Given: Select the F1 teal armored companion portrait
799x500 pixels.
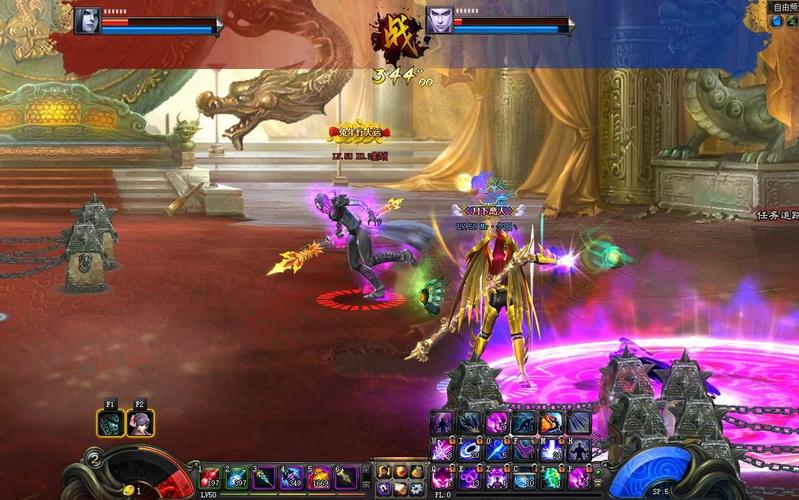Looking at the screenshot, I should 111,423.
